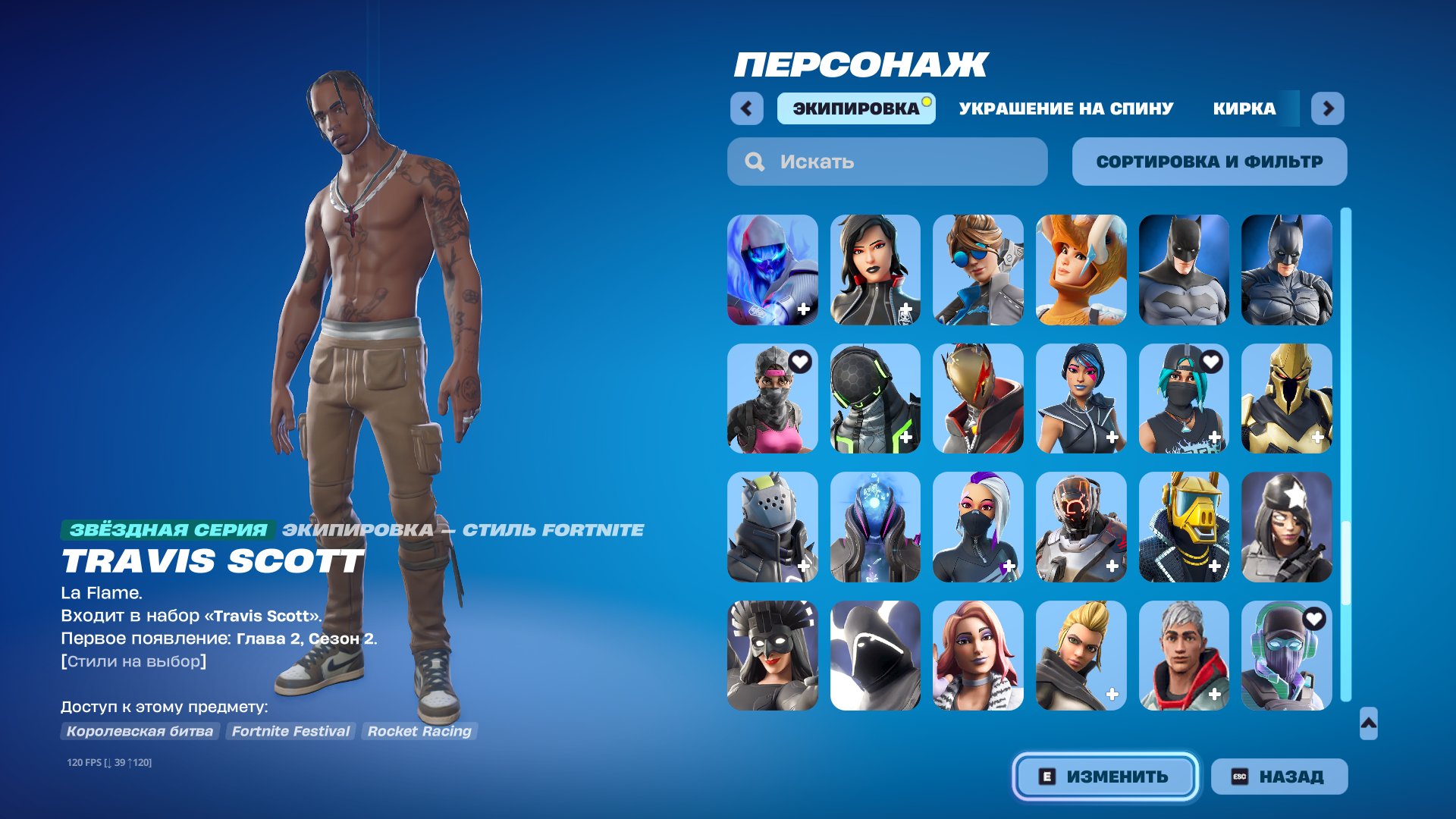Toggle the heart on the teal-haired masked skin
This screenshot has width=1456, height=819.
point(1211,362)
